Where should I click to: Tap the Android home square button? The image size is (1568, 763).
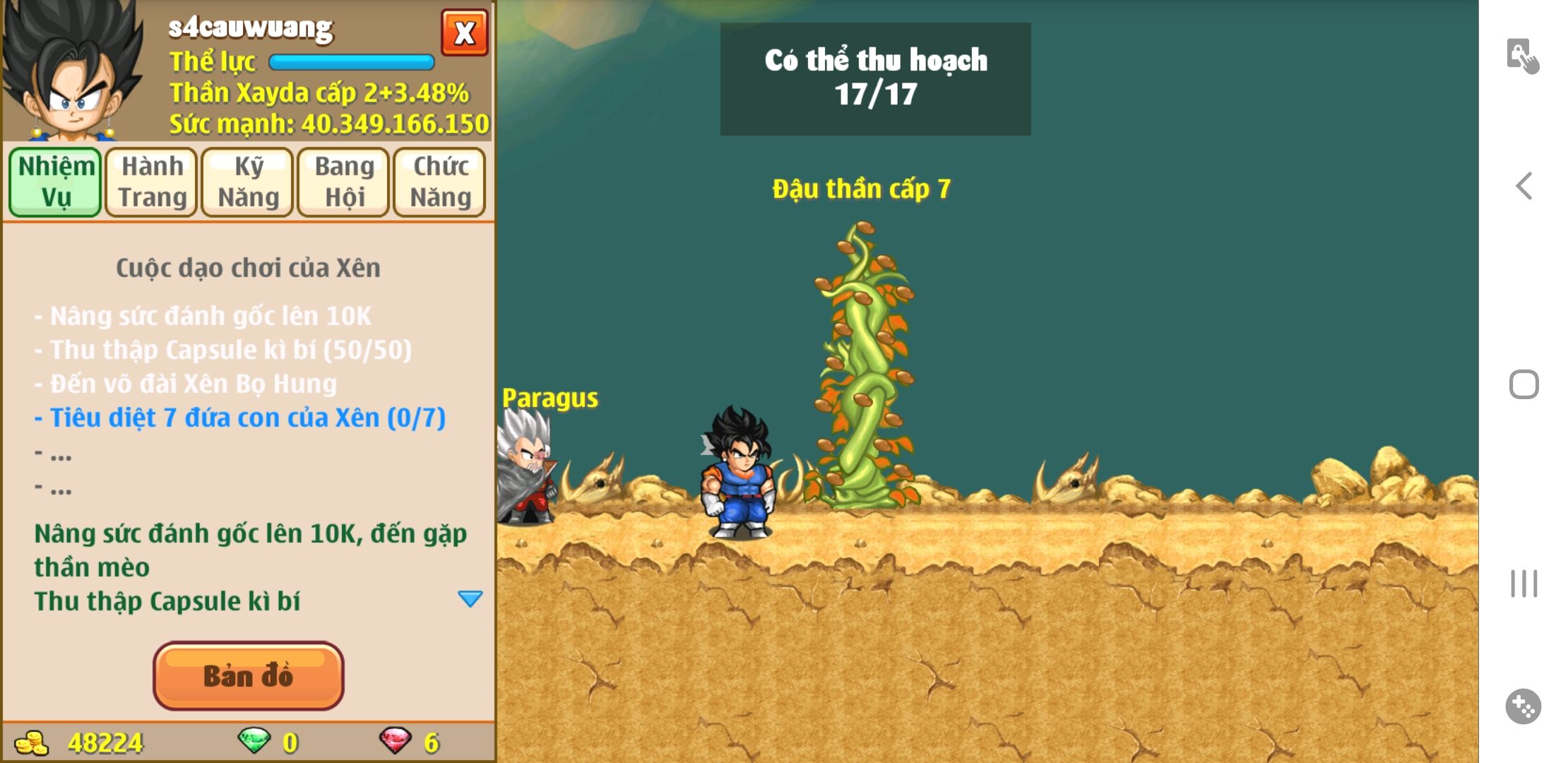pyautogui.click(x=1524, y=385)
